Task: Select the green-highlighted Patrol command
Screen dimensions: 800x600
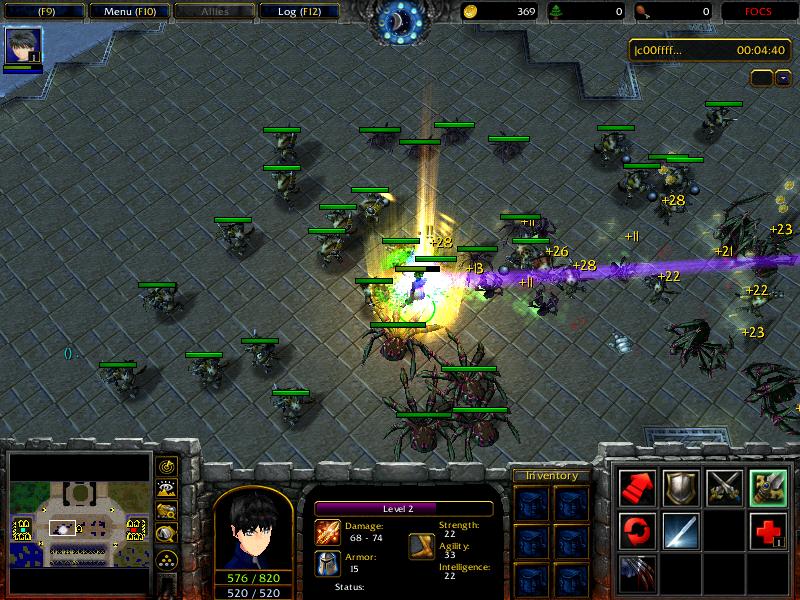Action: (x=767, y=487)
